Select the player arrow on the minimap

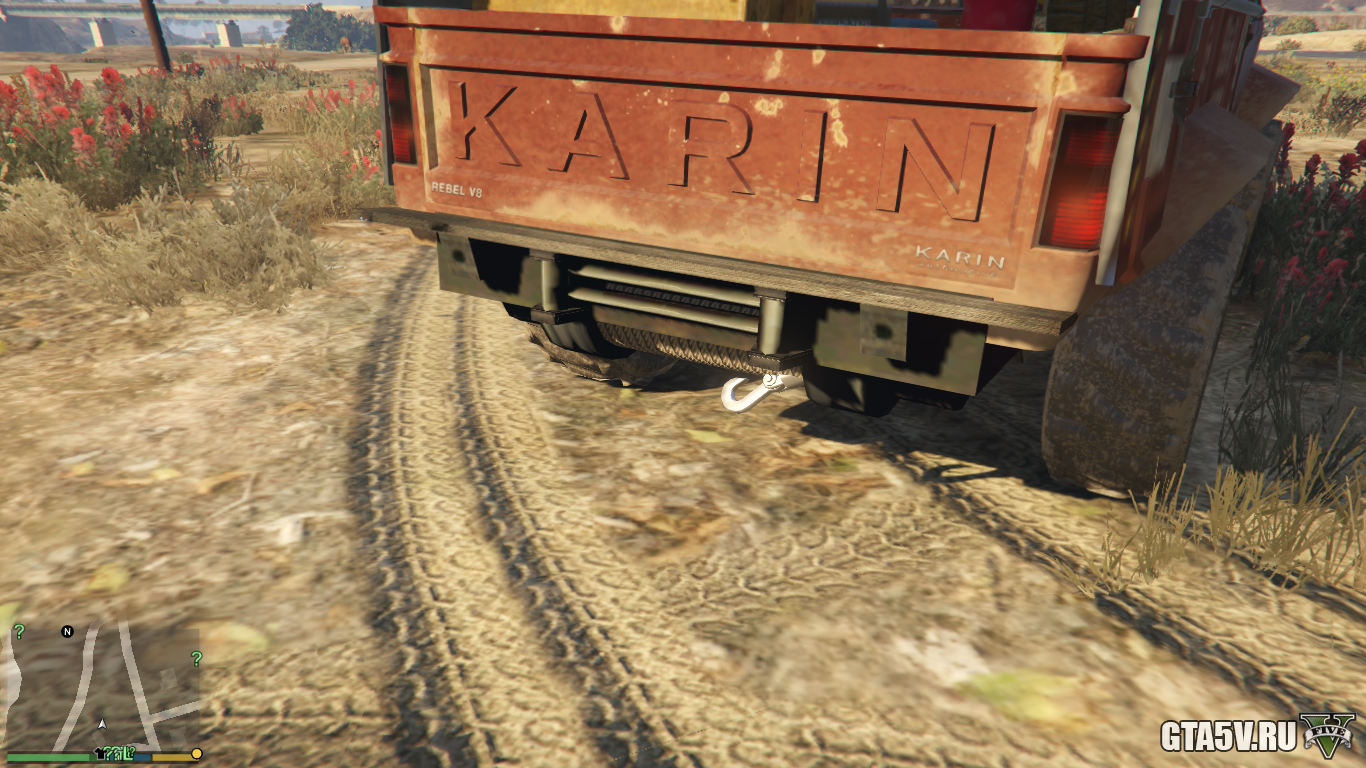[x=102, y=722]
